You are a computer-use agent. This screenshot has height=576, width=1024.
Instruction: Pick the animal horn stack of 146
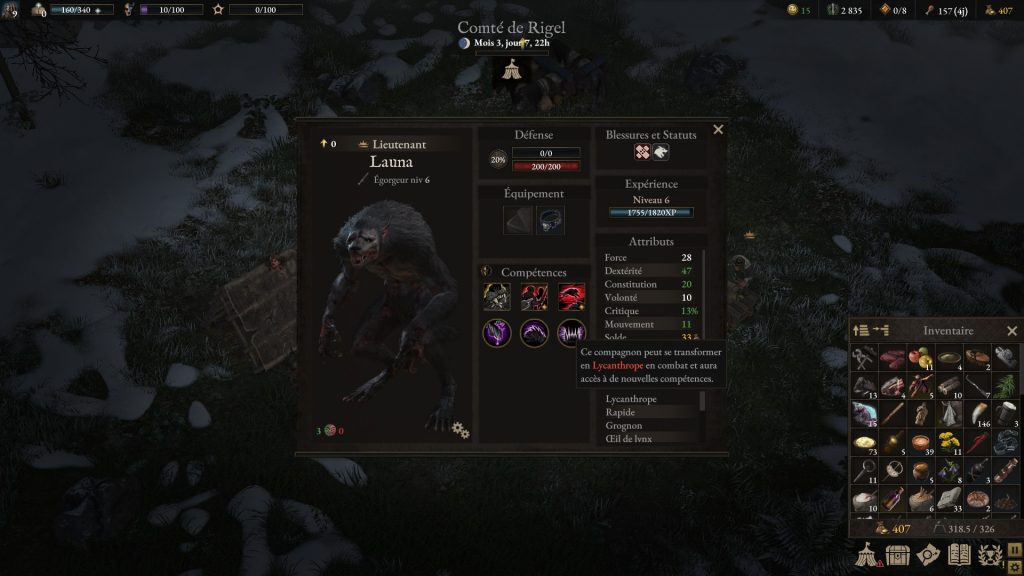[978, 414]
